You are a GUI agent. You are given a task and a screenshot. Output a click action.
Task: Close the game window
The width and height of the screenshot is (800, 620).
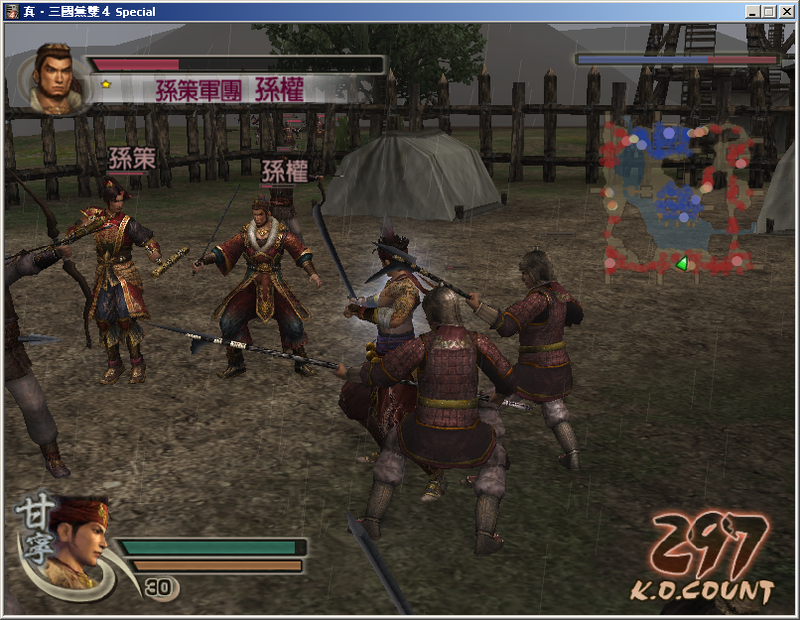[786, 11]
